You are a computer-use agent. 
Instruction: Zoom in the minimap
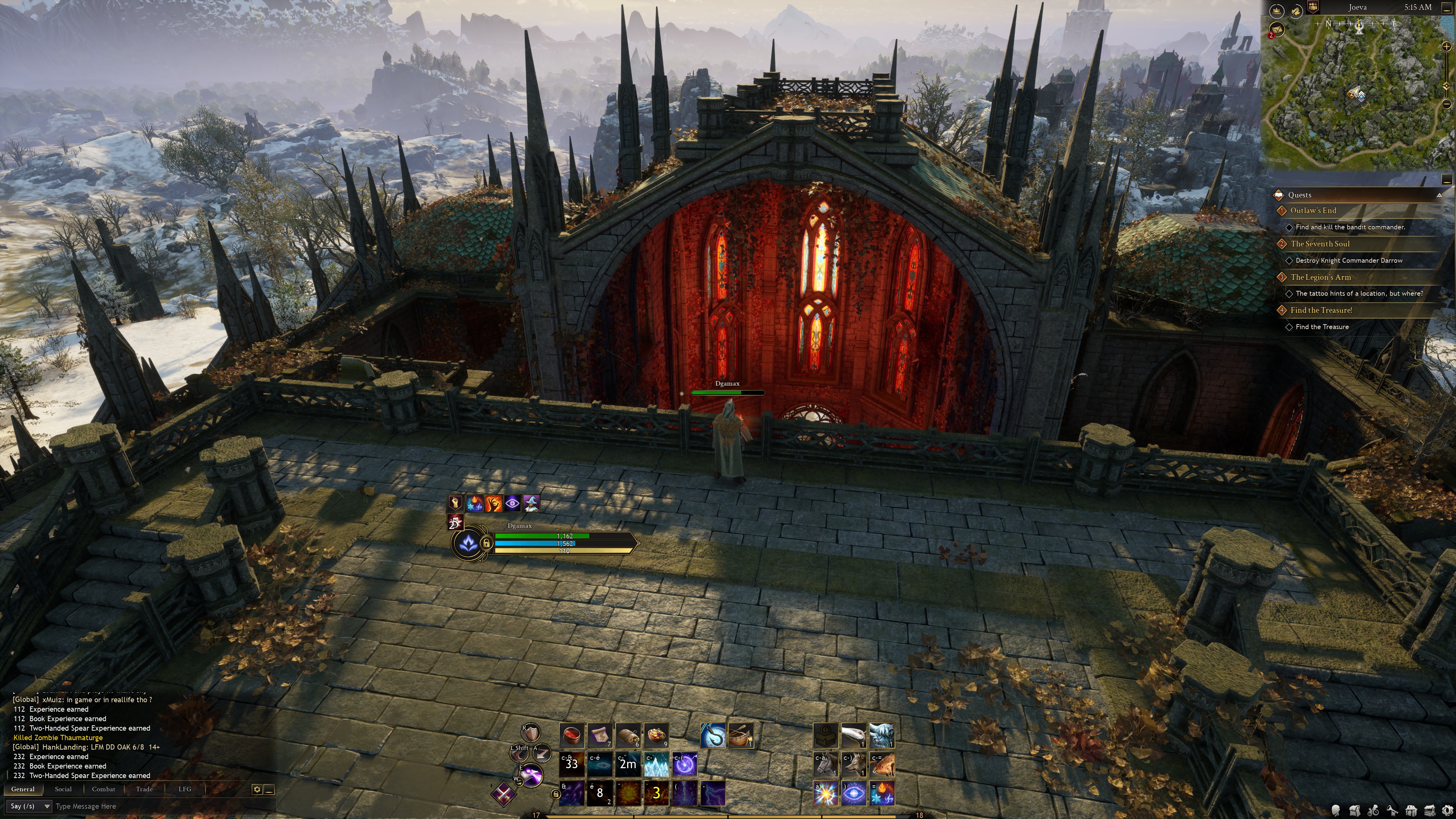coord(1447,46)
